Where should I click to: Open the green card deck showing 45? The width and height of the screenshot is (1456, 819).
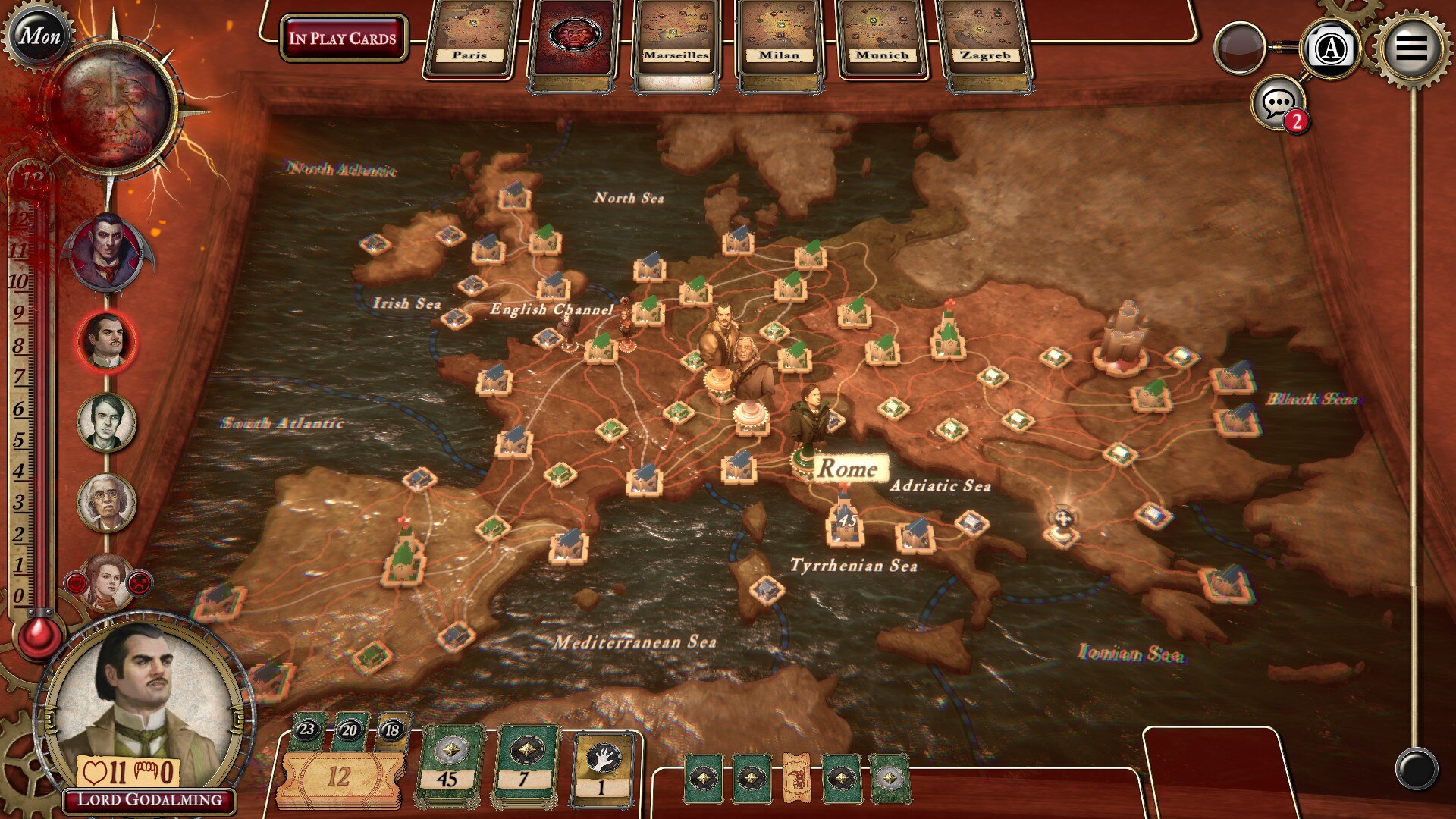[448, 767]
